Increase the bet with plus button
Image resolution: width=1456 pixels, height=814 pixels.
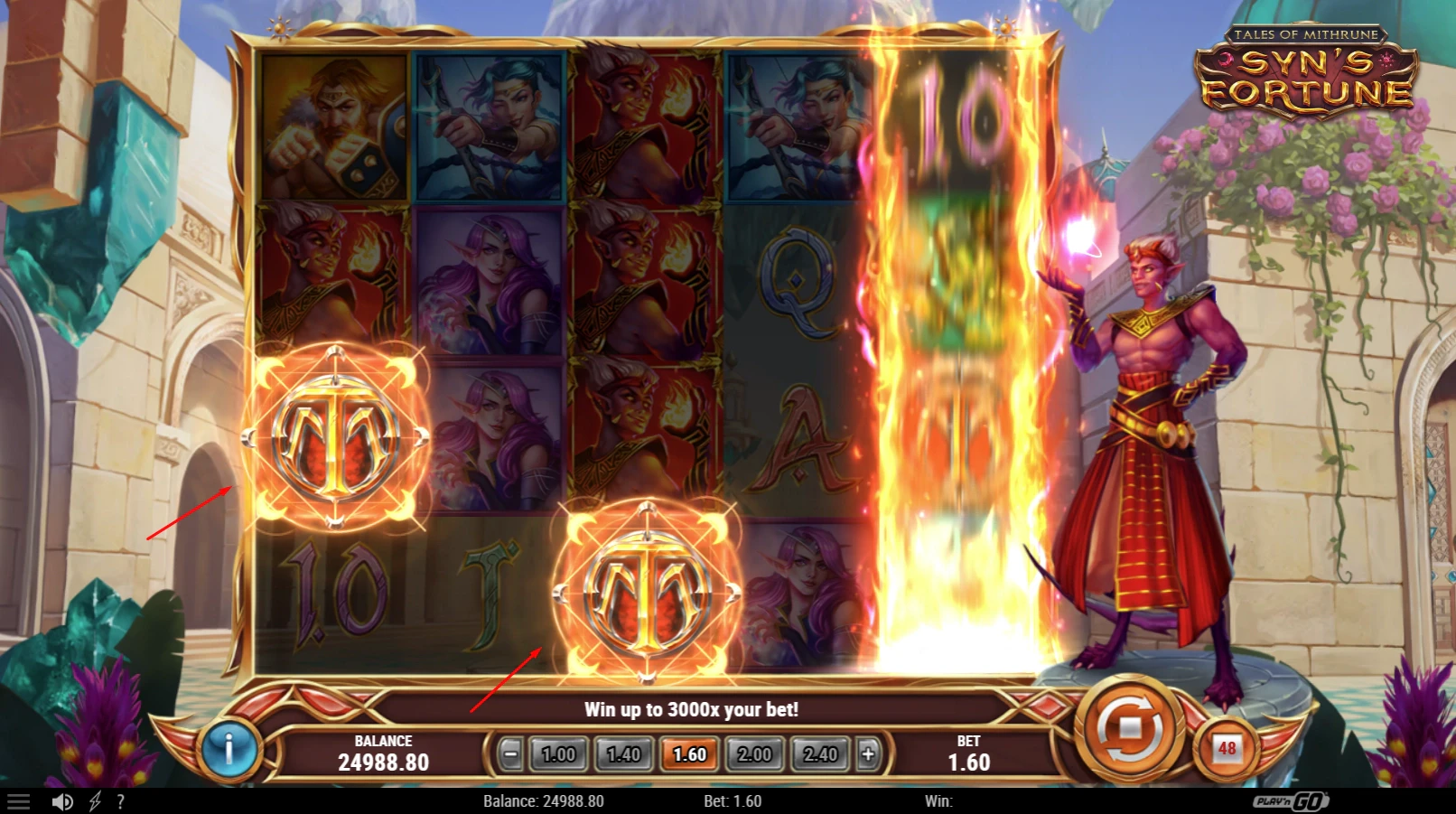tap(868, 753)
